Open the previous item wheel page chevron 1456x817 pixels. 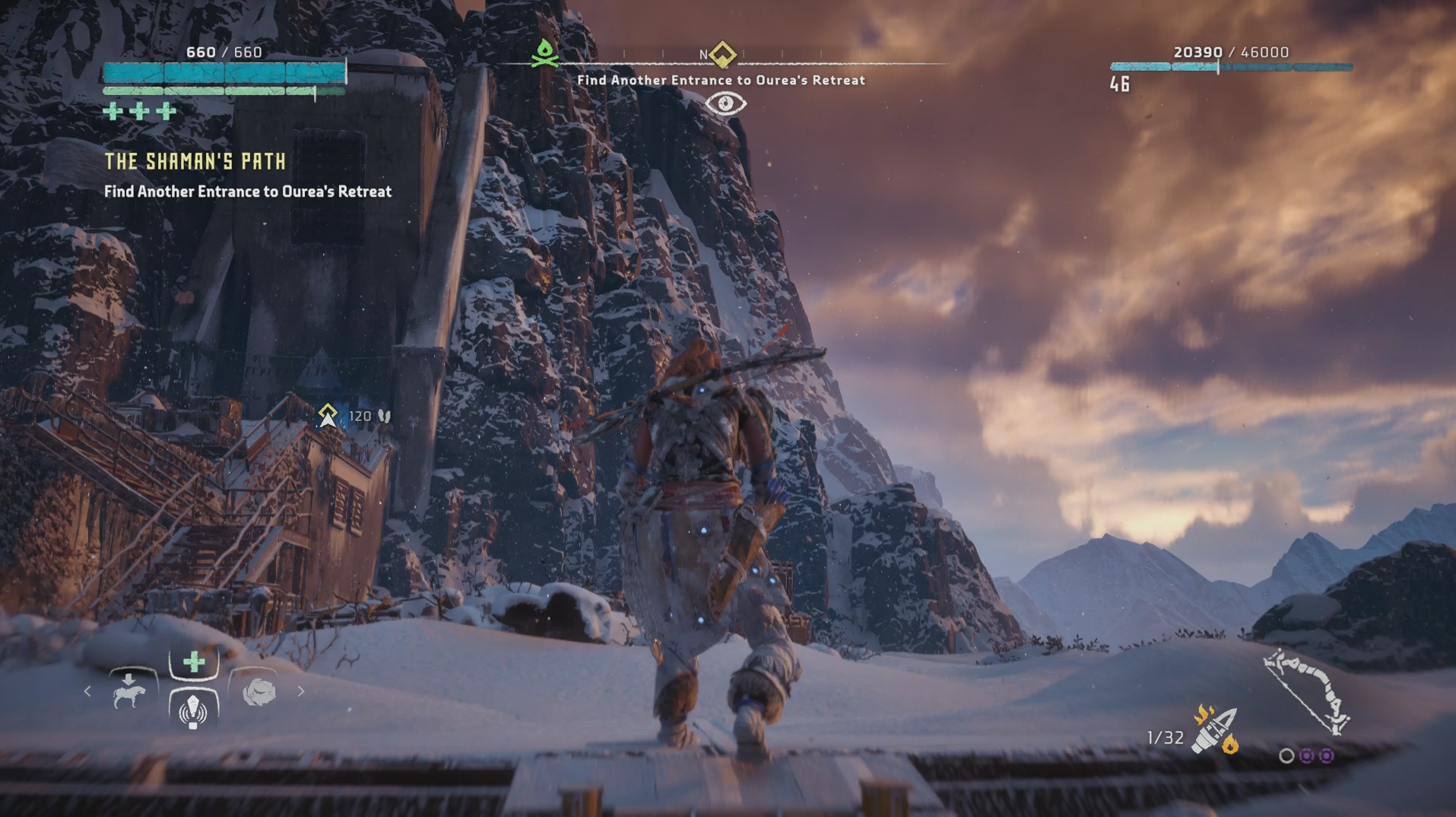[88, 692]
